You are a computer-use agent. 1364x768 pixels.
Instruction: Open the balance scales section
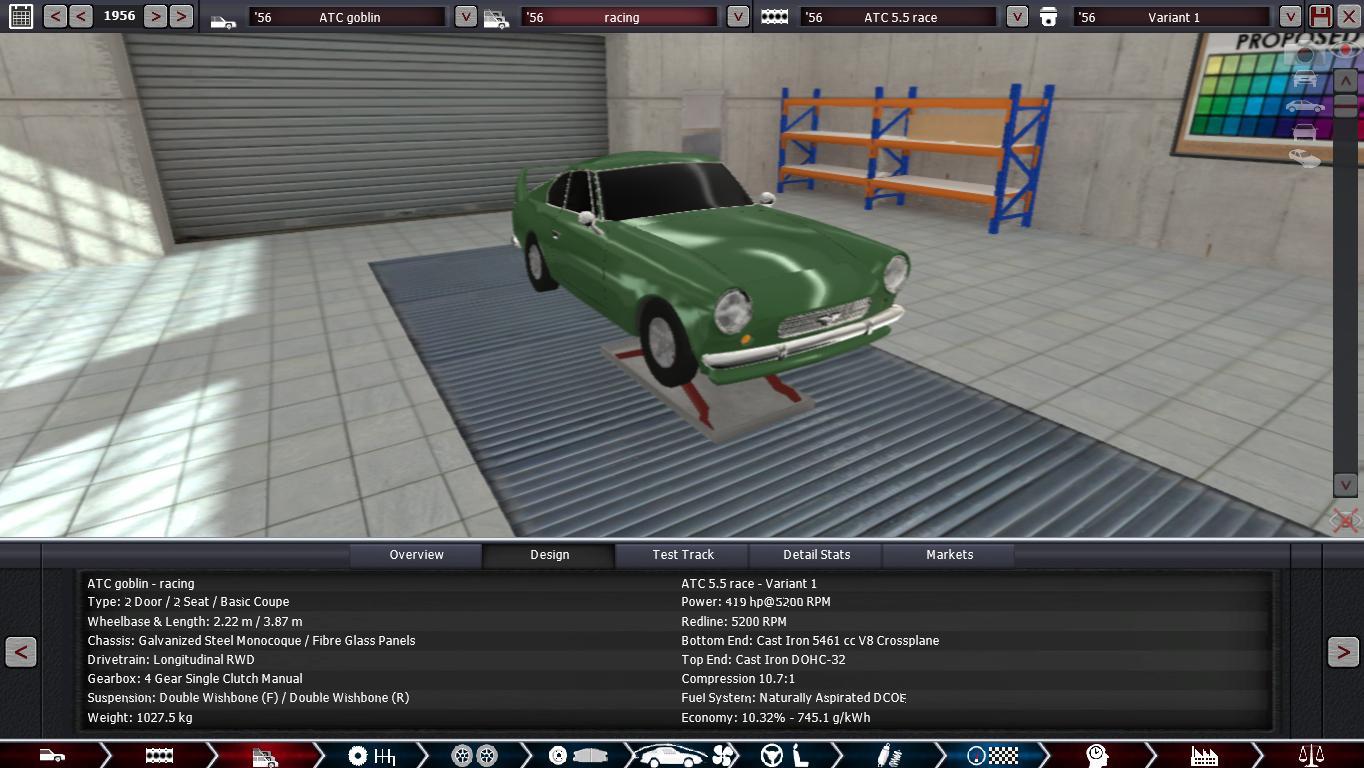[1310, 756]
